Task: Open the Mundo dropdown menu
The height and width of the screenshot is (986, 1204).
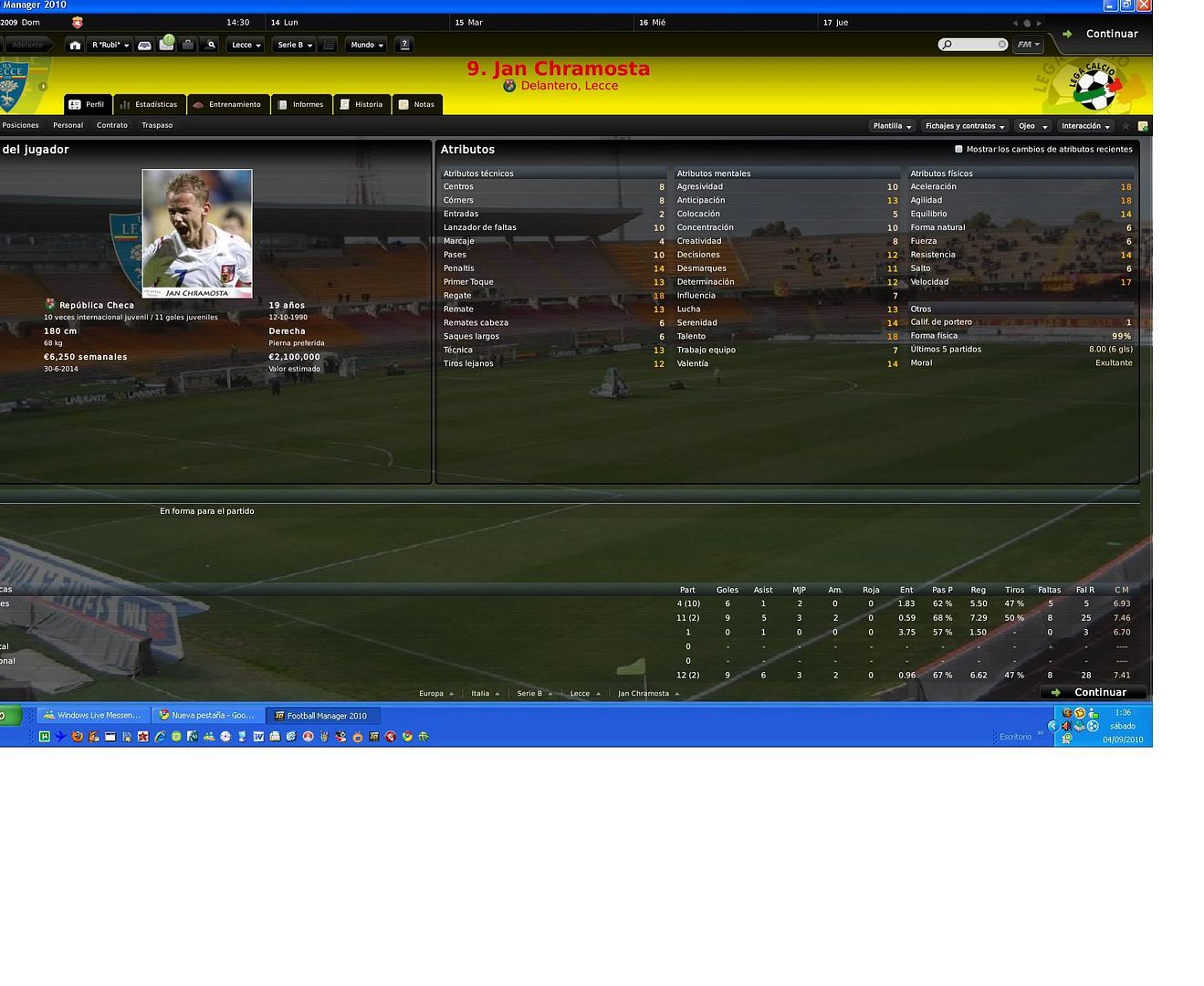Action: pos(367,45)
